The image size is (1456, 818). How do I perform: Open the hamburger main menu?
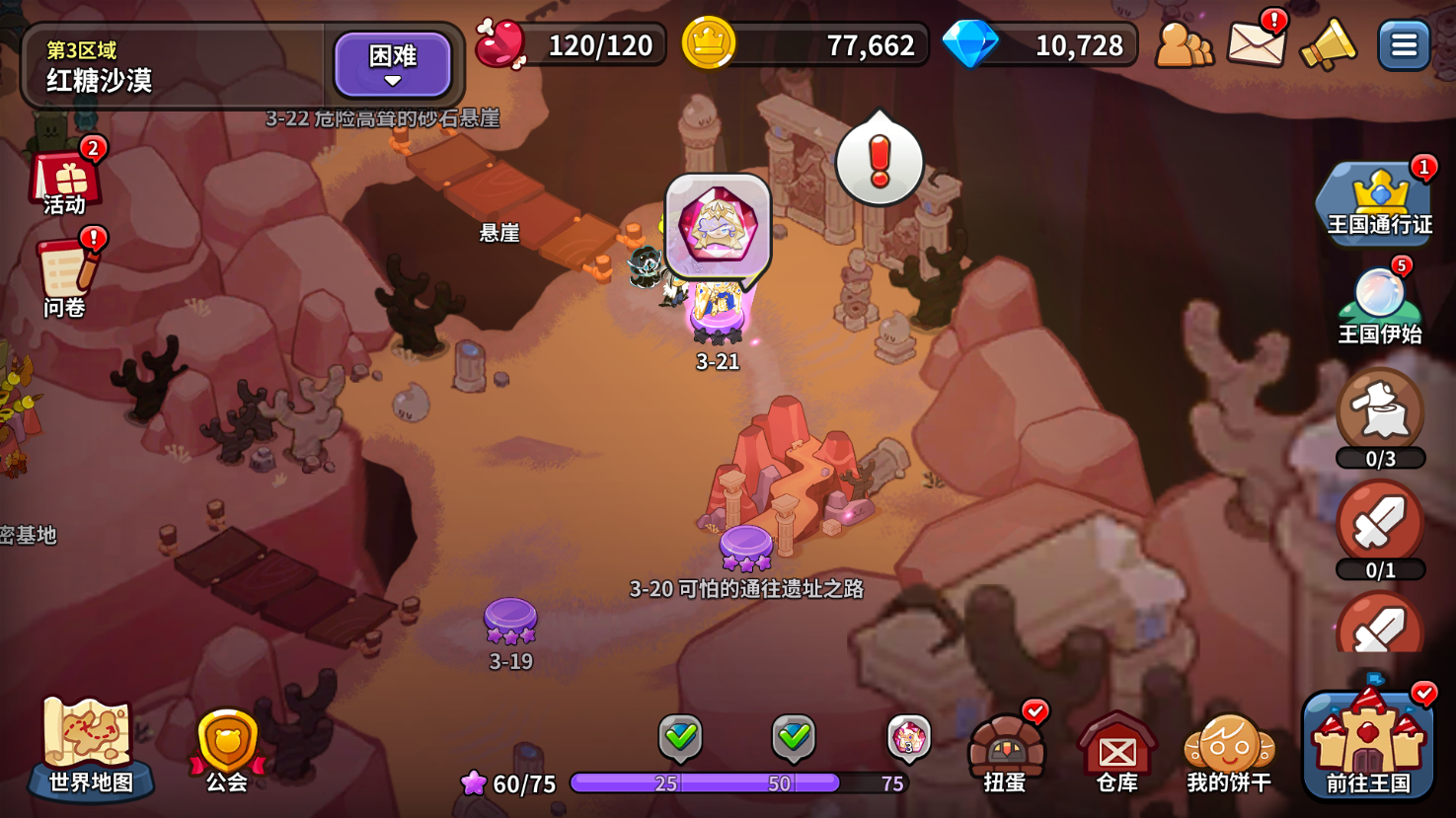click(x=1404, y=45)
